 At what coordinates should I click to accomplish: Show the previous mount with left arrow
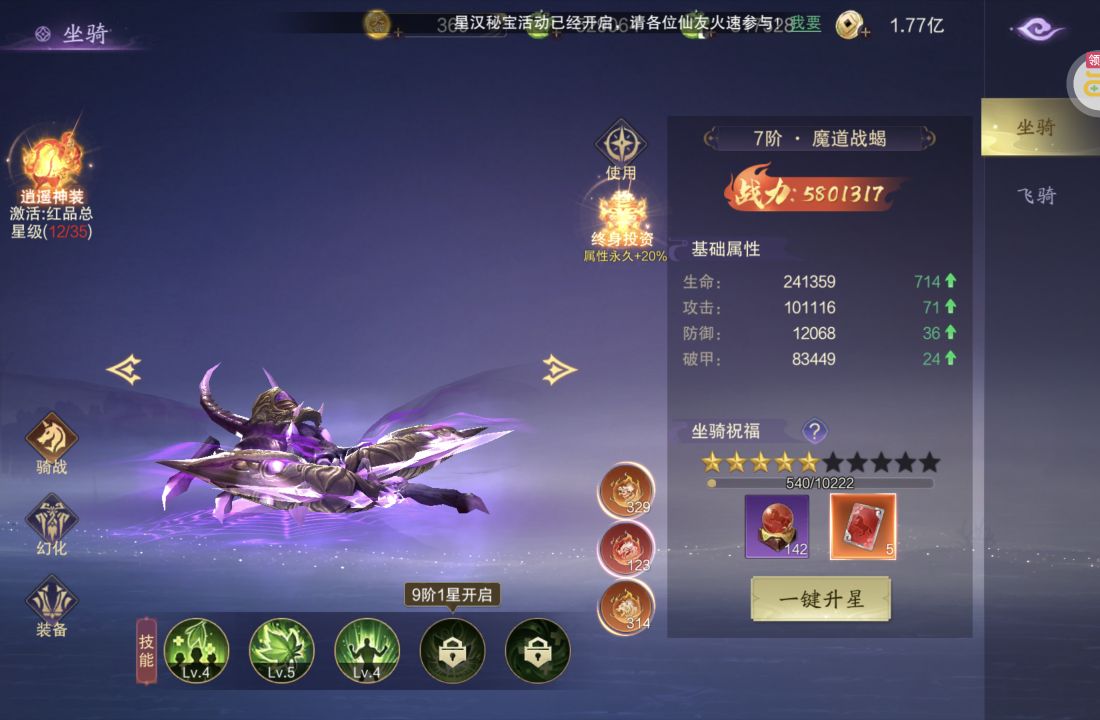[124, 370]
